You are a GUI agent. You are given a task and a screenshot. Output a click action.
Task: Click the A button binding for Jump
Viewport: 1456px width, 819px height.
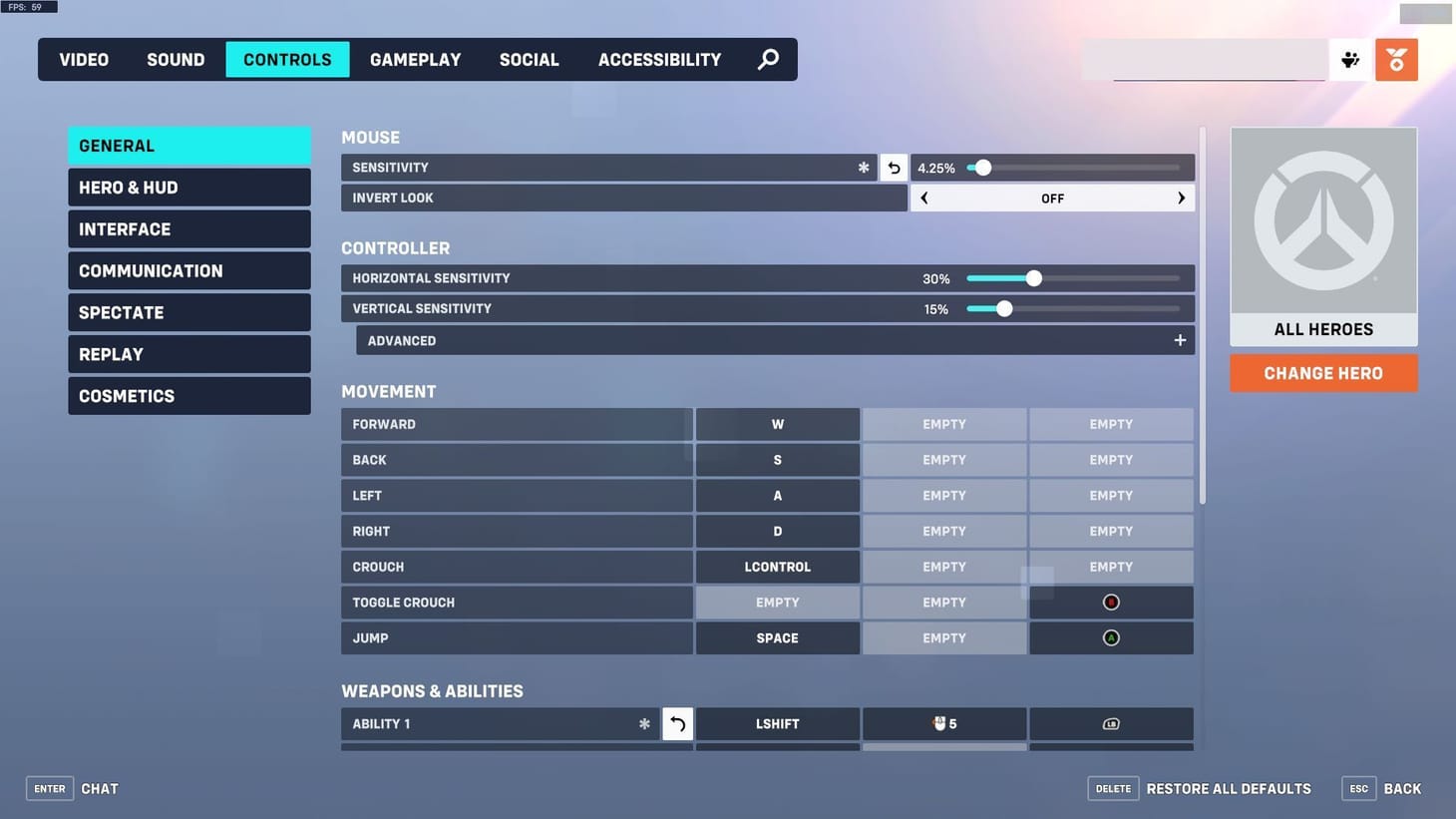pyautogui.click(x=1110, y=635)
